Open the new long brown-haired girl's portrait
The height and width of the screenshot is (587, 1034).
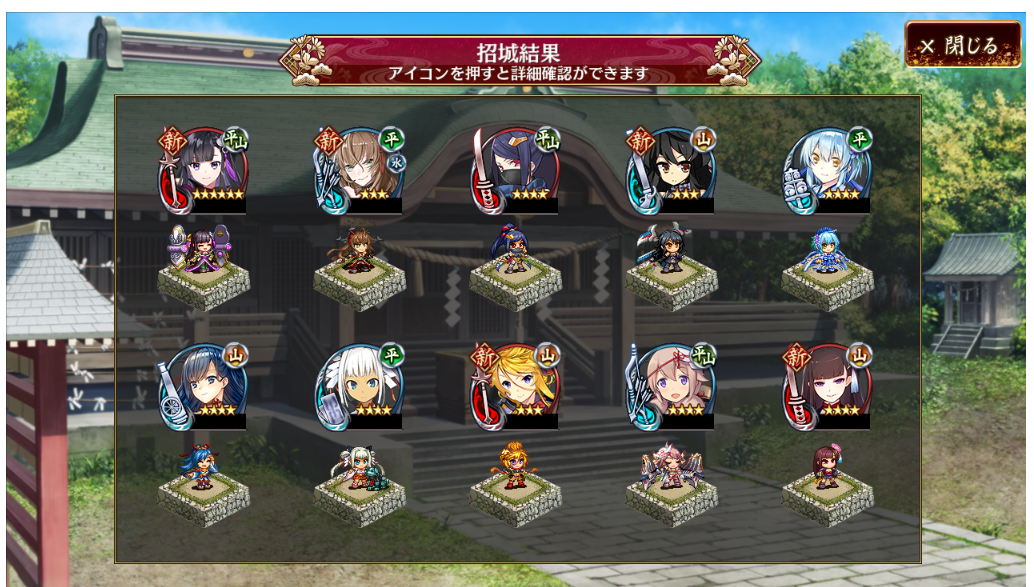pyautogui.click(x=828, y=386)
